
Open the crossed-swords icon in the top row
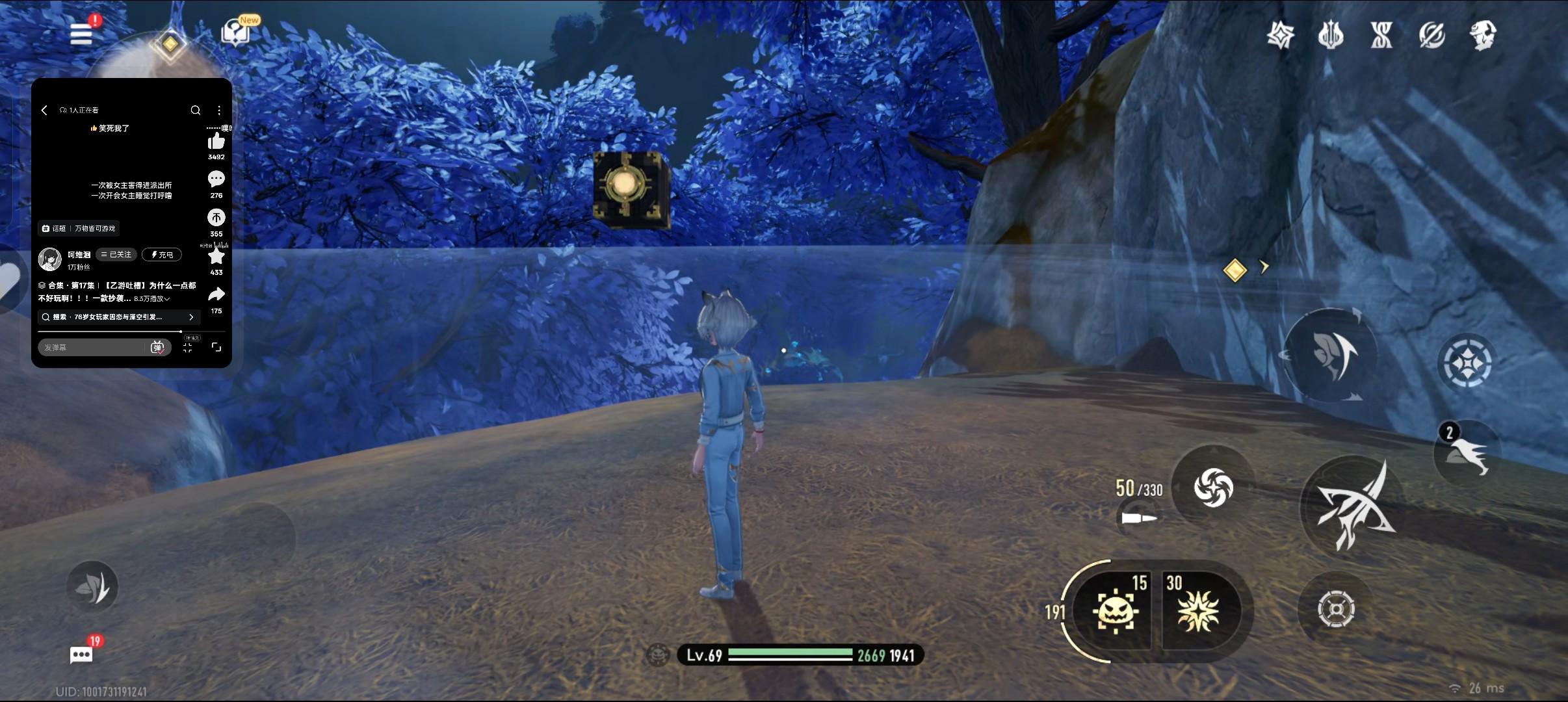pos(1381,35)
